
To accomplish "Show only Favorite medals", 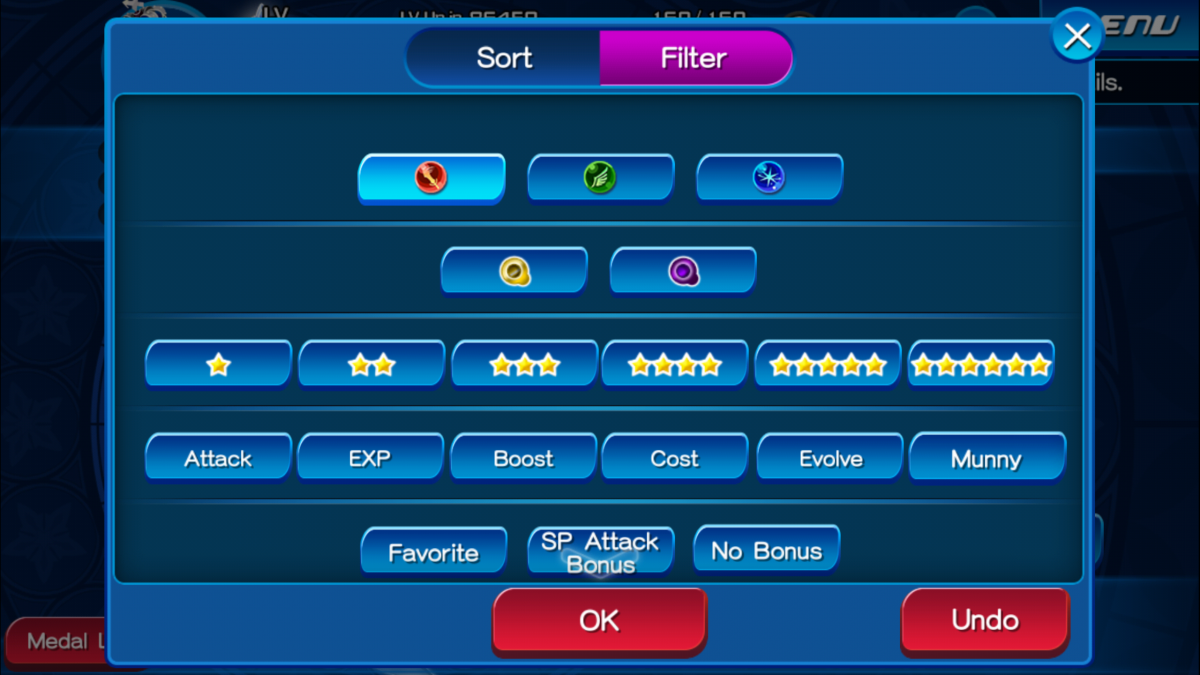I will (x=433, y=552).
